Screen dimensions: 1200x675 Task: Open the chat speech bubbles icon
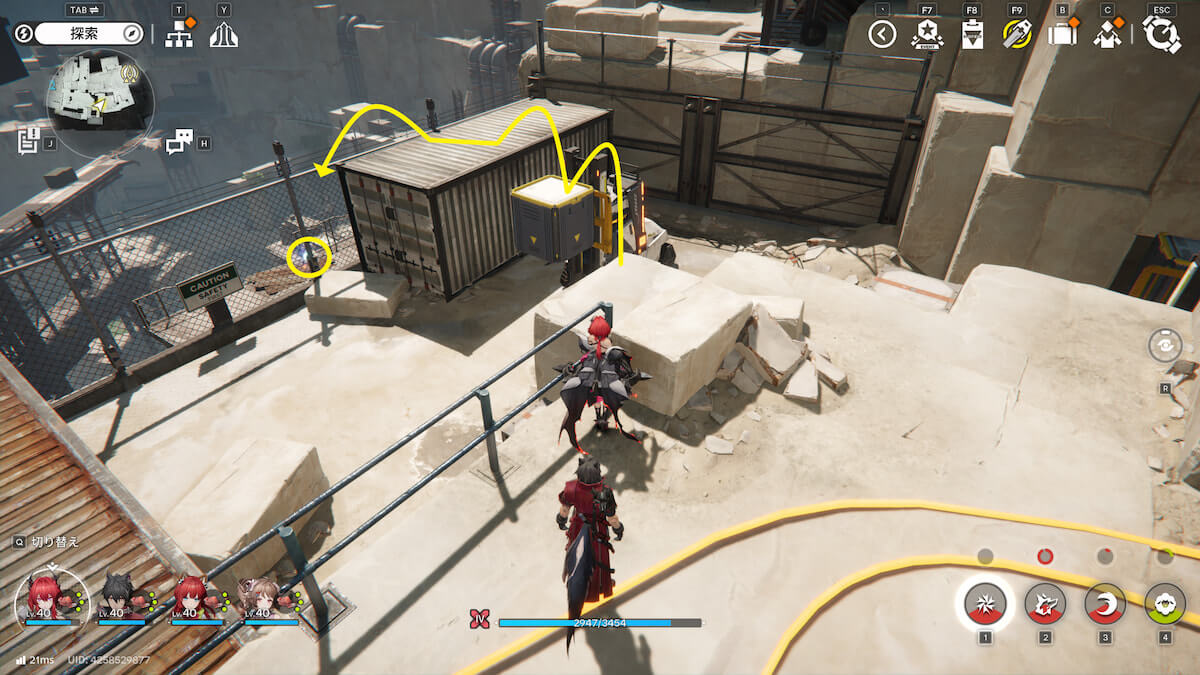point(178,142)
